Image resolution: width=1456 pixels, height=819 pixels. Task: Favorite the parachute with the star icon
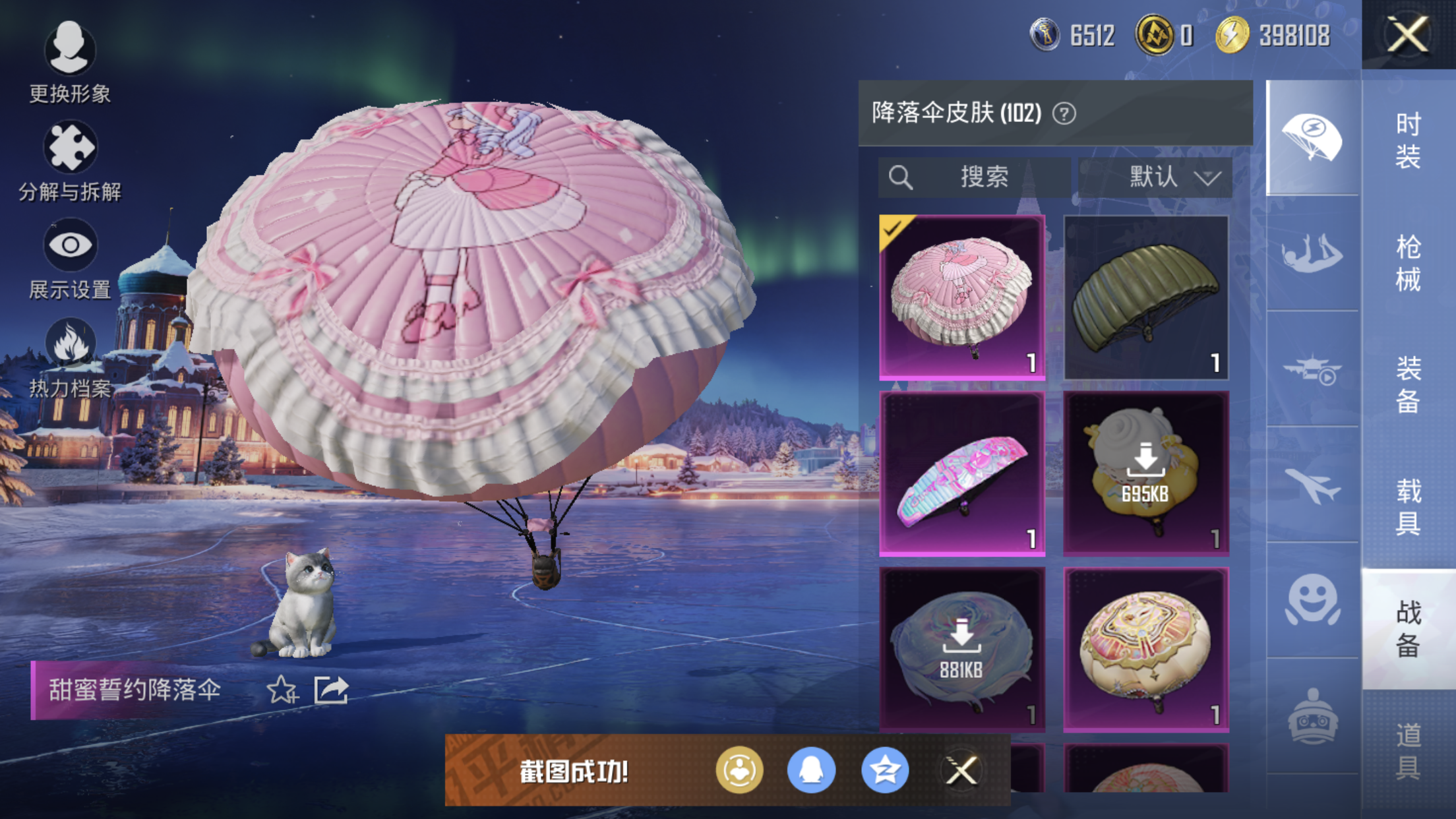point(282,690)
